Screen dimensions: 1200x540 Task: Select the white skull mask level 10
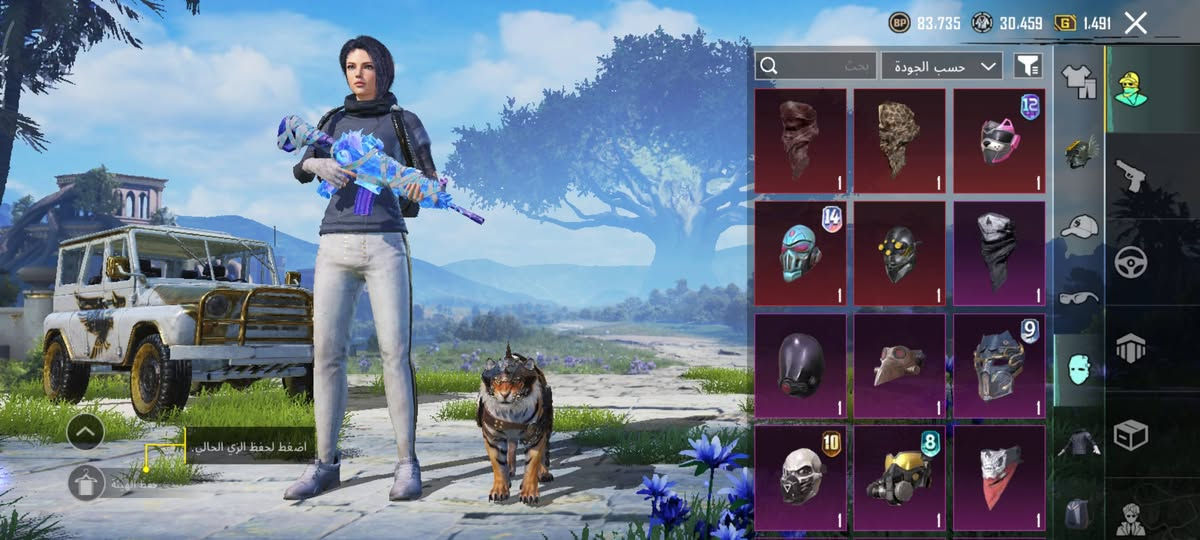coord(800,477)
